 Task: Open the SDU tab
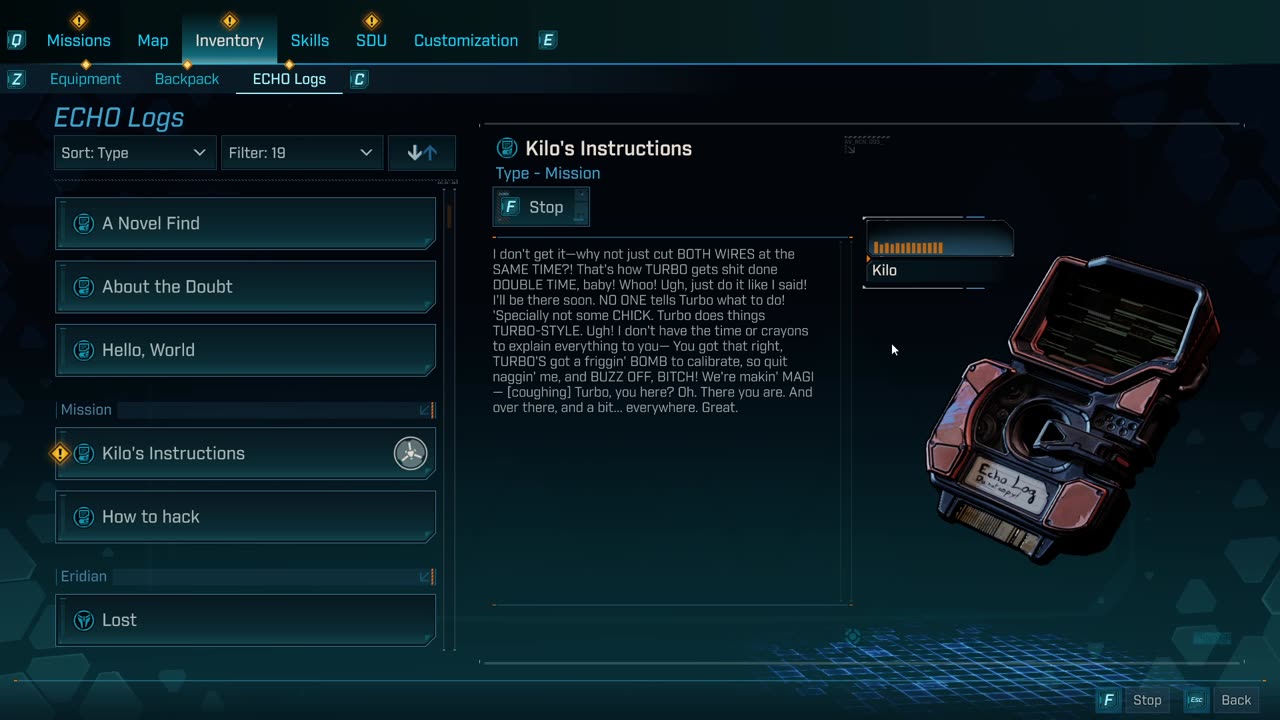(371, 40)
